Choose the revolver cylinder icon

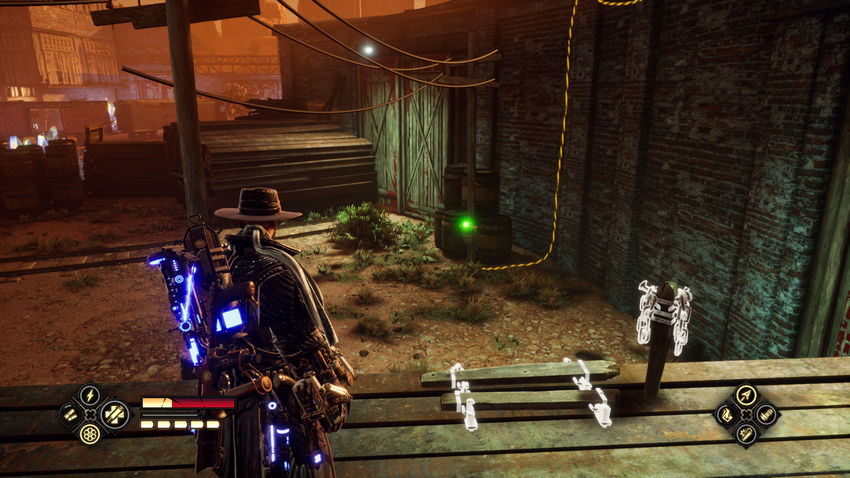click(x=90, y=434)
